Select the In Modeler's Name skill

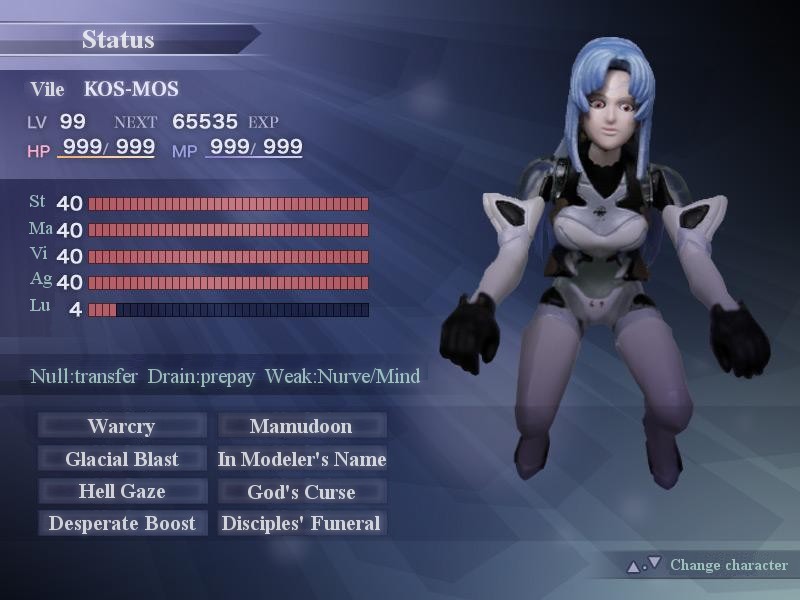click(301, 459)
